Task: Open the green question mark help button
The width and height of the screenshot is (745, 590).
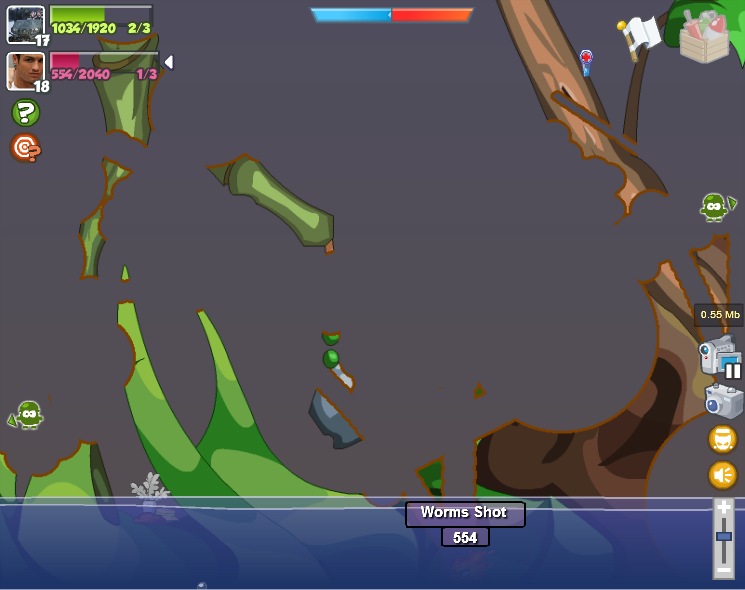Action: pos(26,113)
